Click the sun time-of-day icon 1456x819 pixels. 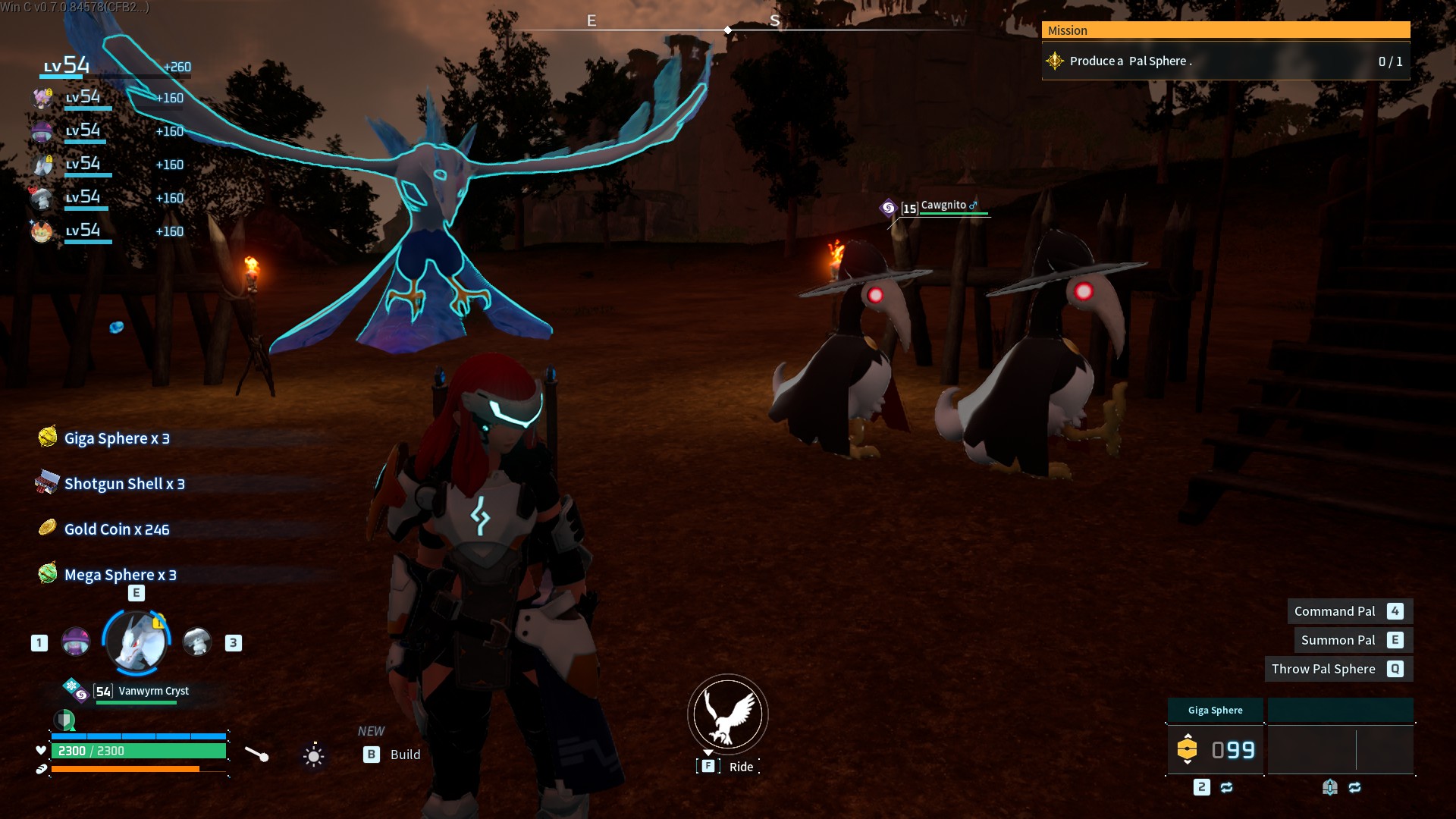pos(313,755)
